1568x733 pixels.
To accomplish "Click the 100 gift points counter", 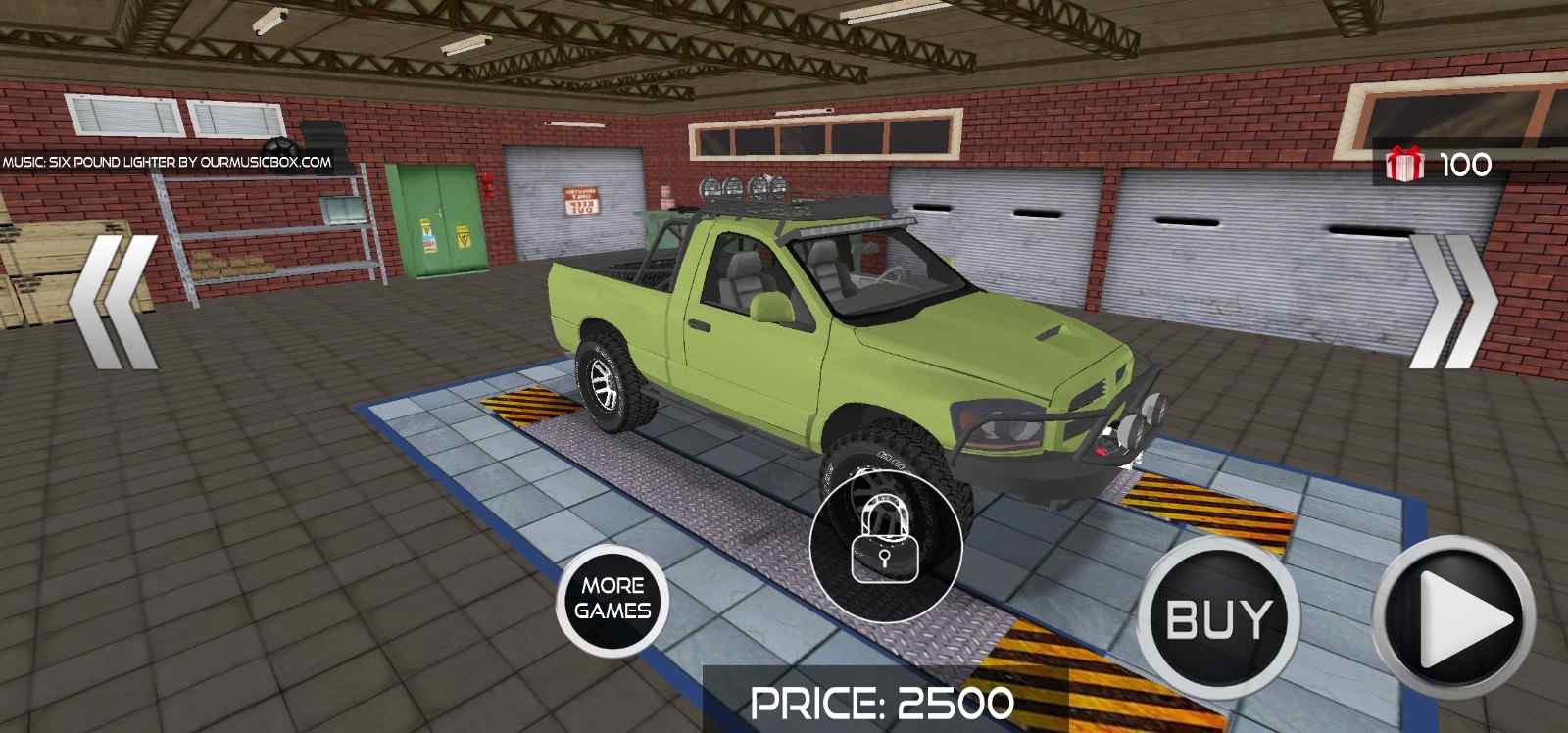I will point(1464,163).
